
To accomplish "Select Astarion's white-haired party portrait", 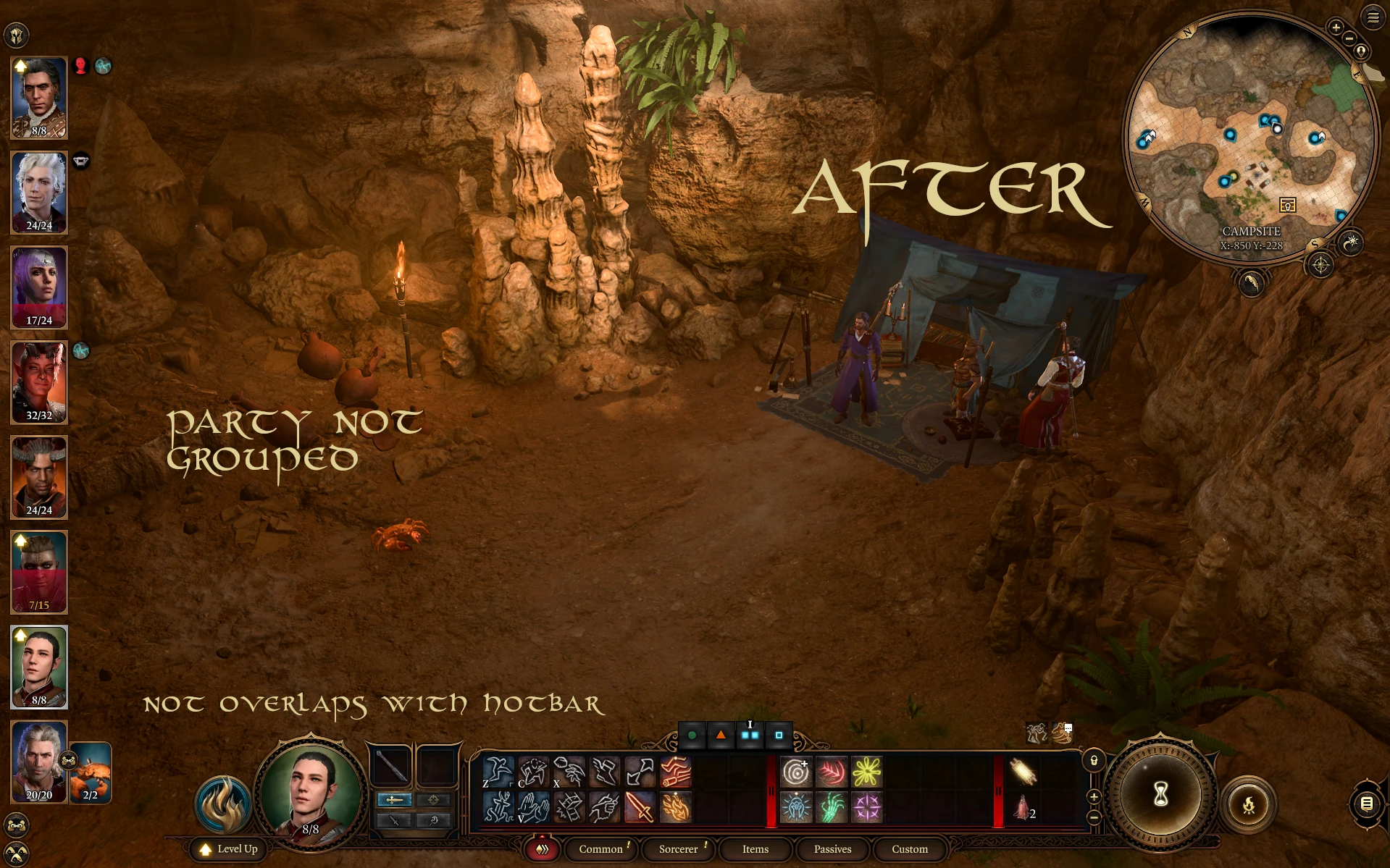I will pyautogui.click(x=39, y=192).
